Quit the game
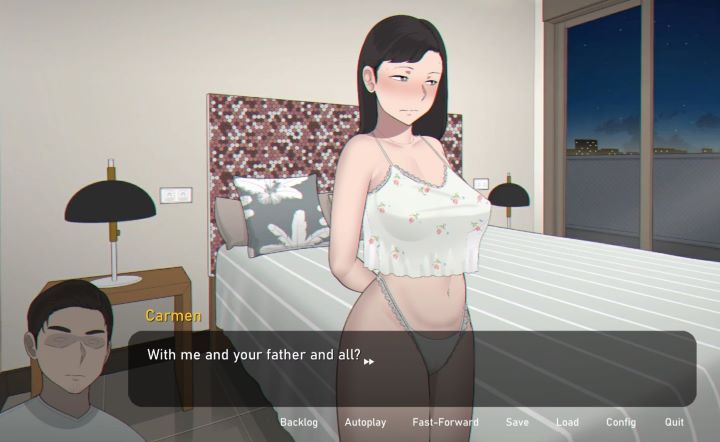The width and height of the screenshot is (720, 442). [x=674, y=422]
